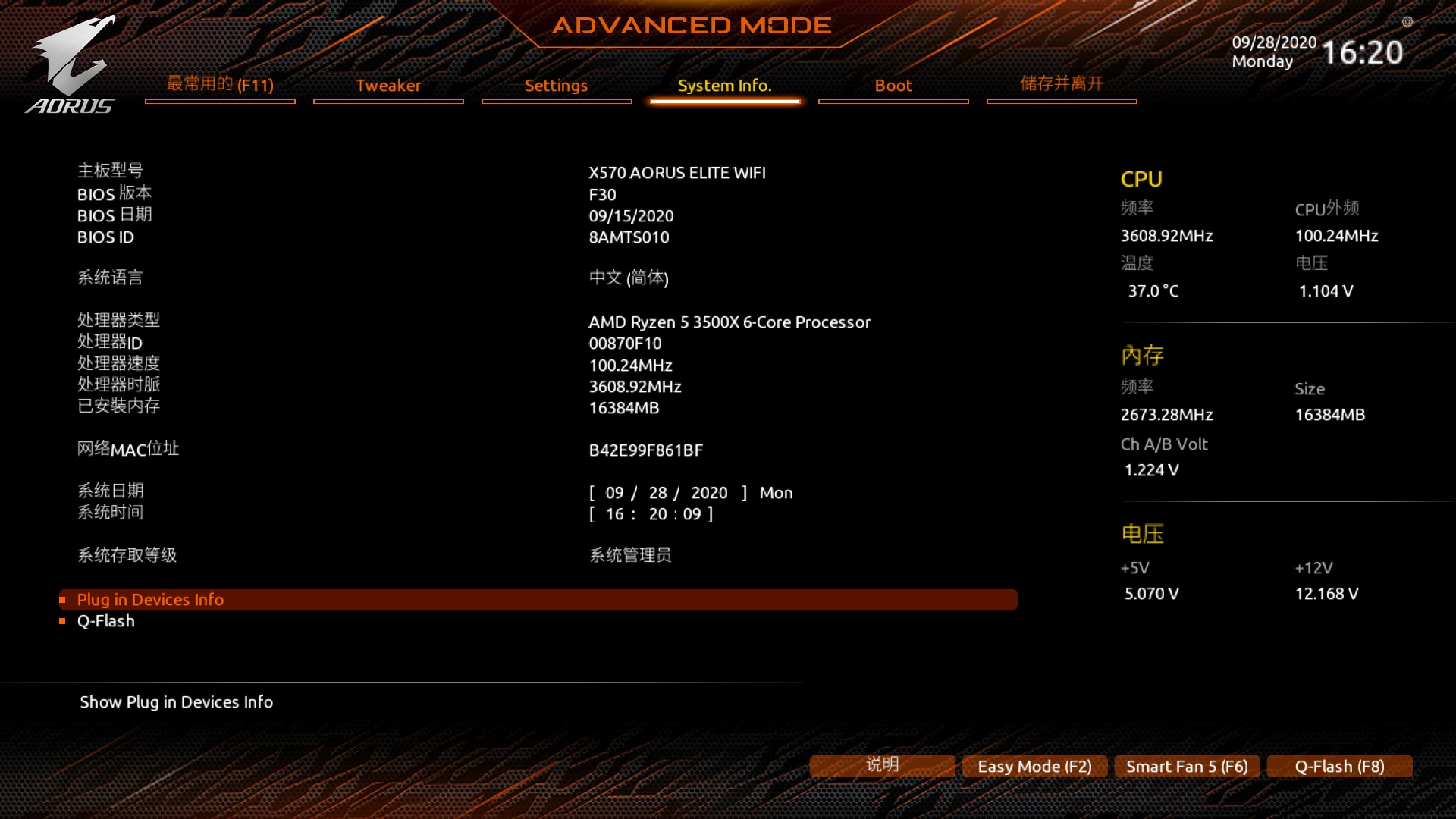Switch to the Settings tab

[556, 86]
